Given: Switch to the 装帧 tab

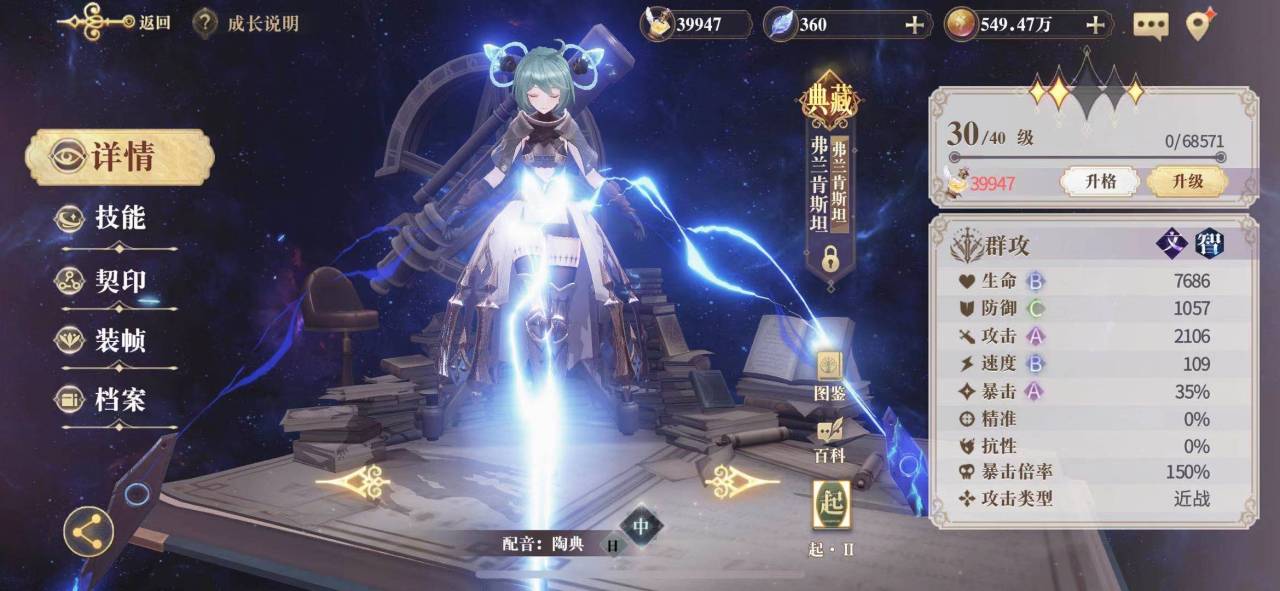Looking at the screenshot, I should coord(119,341).
